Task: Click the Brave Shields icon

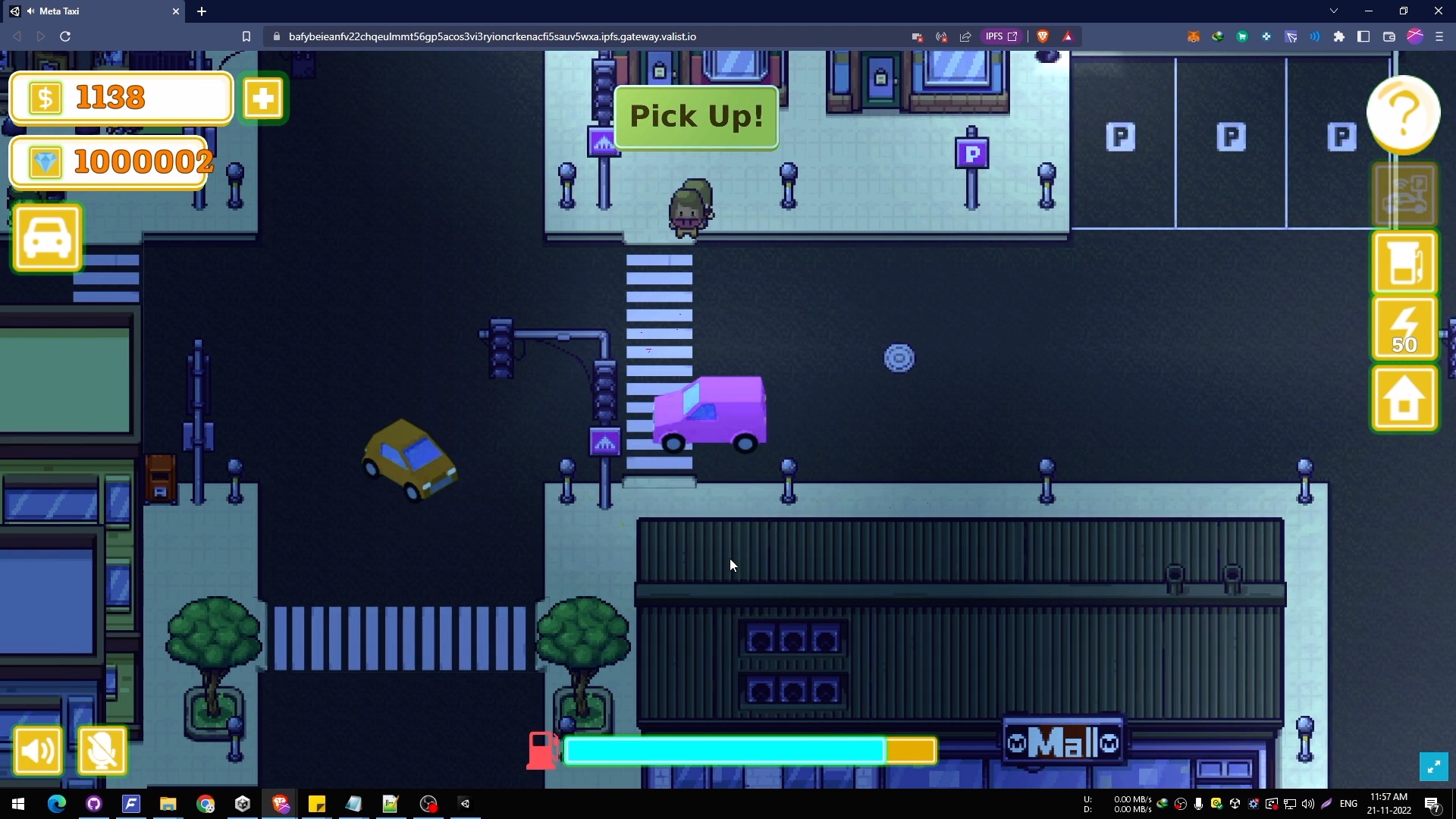Action: (x=1043, y=36)
